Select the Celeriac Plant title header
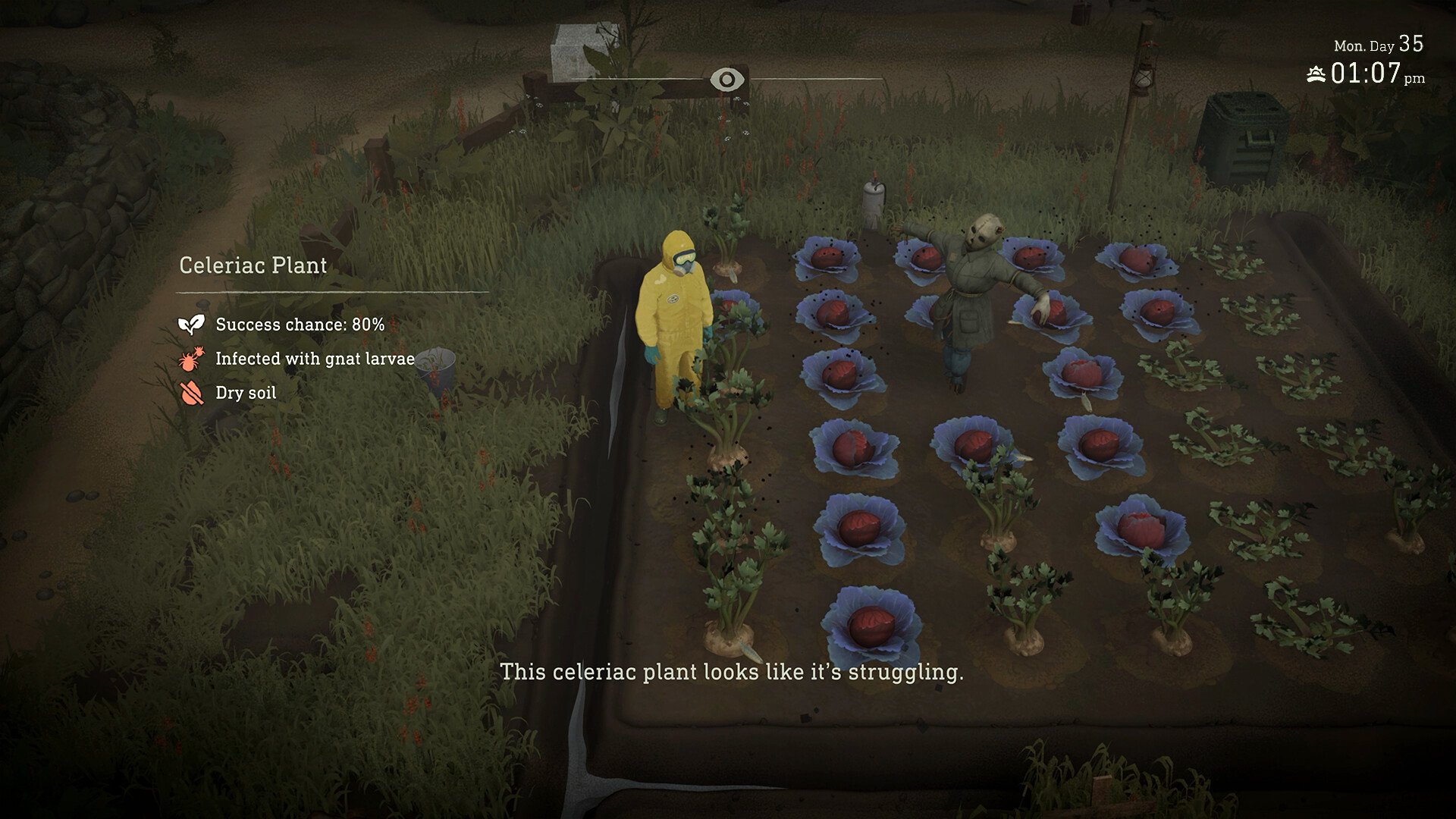The image size is (1456, 819). click(253, 265)
